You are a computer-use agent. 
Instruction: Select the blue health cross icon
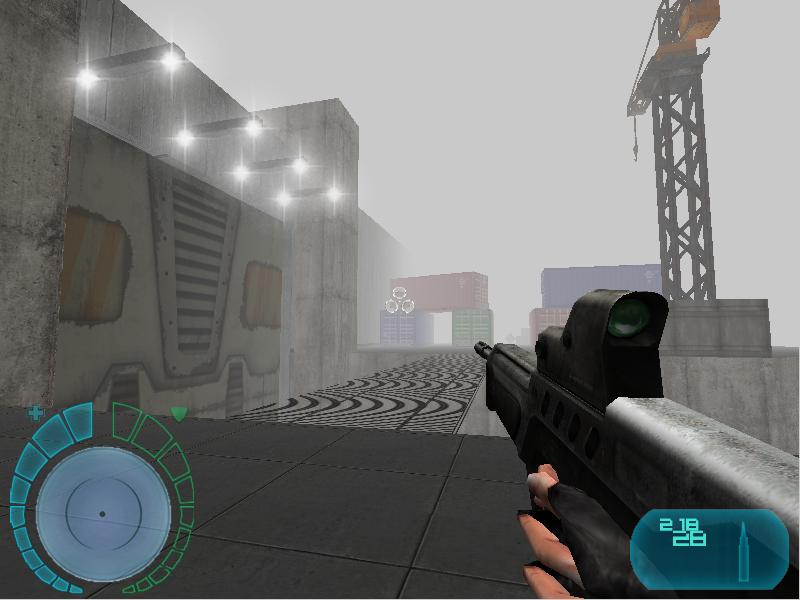tap(37, 412)
